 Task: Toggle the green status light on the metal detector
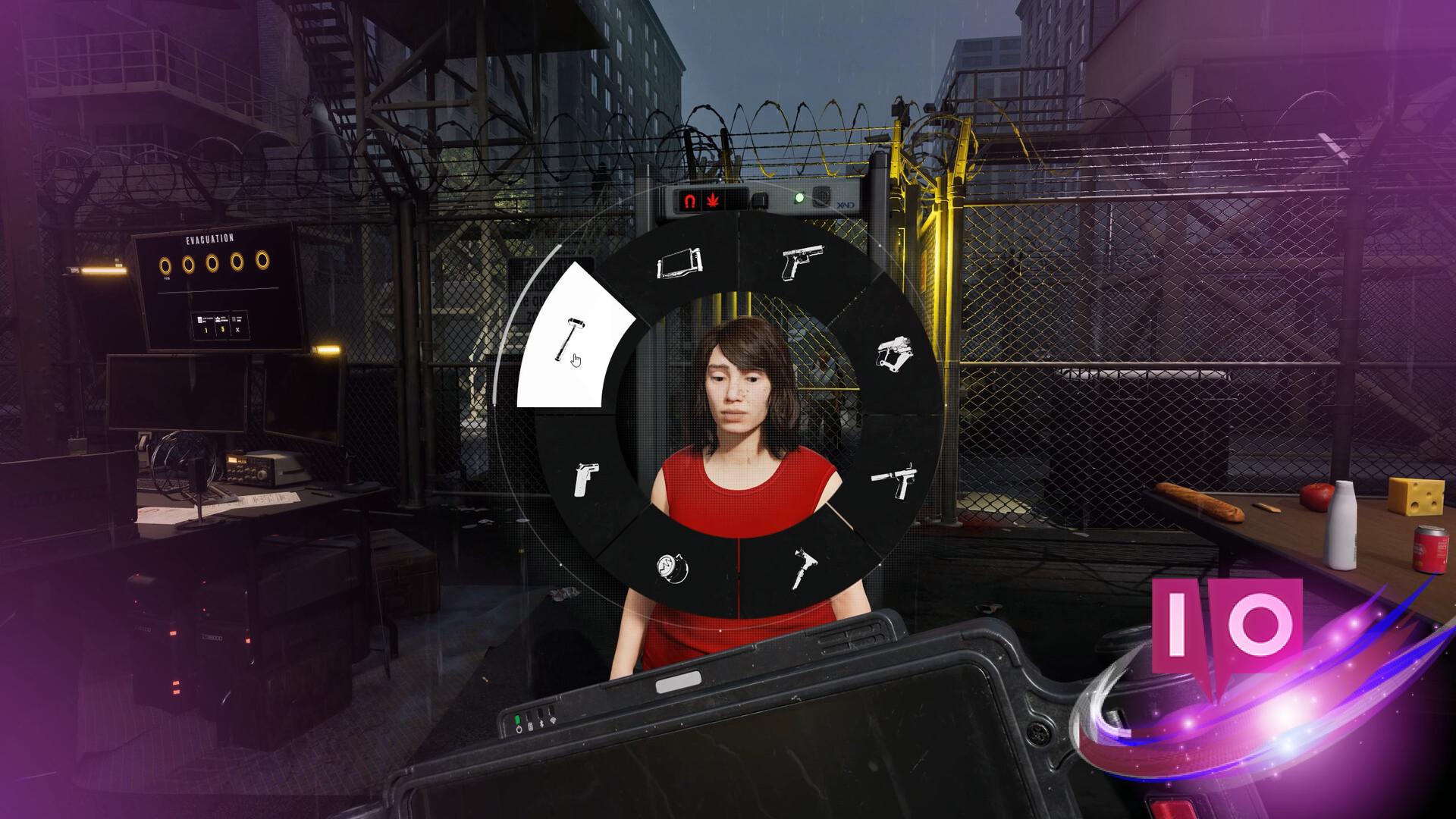[800, 197]
